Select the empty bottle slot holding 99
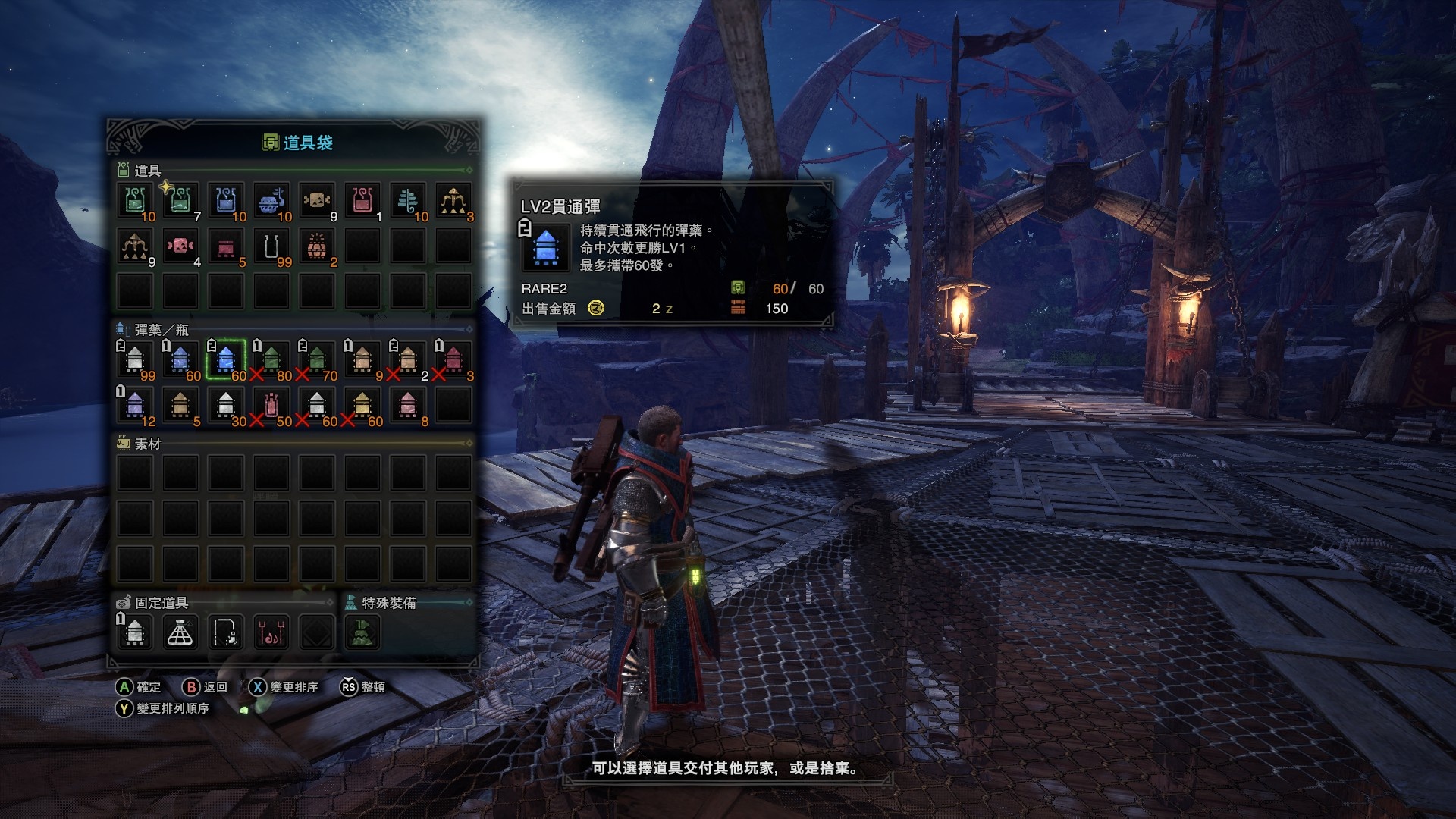 271,246
